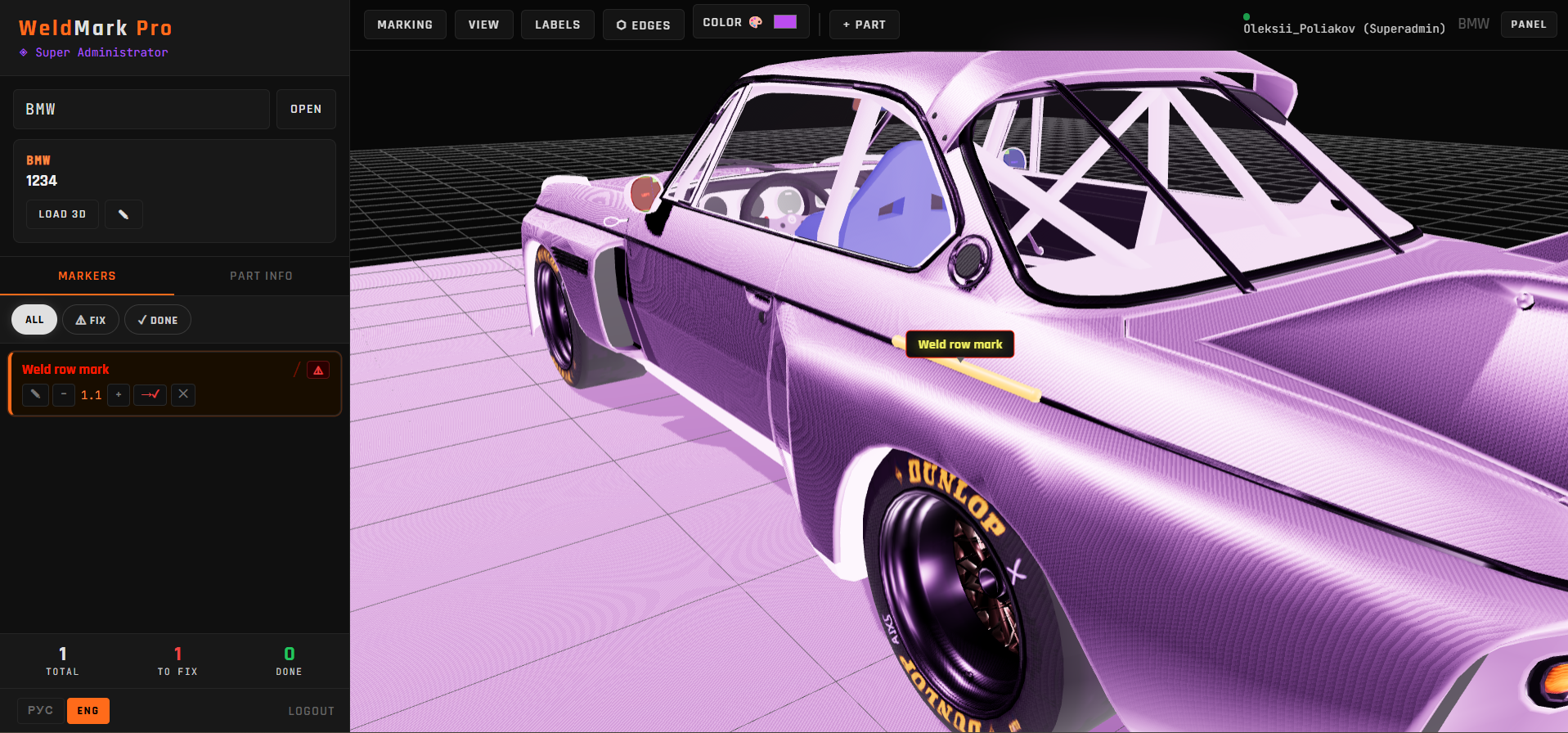Open the MARKING dropdown
1568x733 pixels.
pos(405,25)
